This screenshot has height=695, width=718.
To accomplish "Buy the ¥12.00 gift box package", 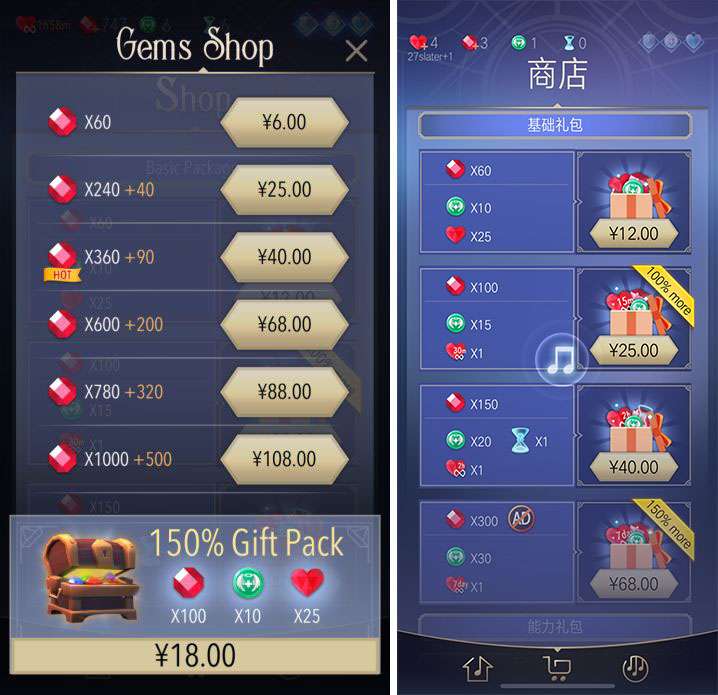I will (634, 233).
